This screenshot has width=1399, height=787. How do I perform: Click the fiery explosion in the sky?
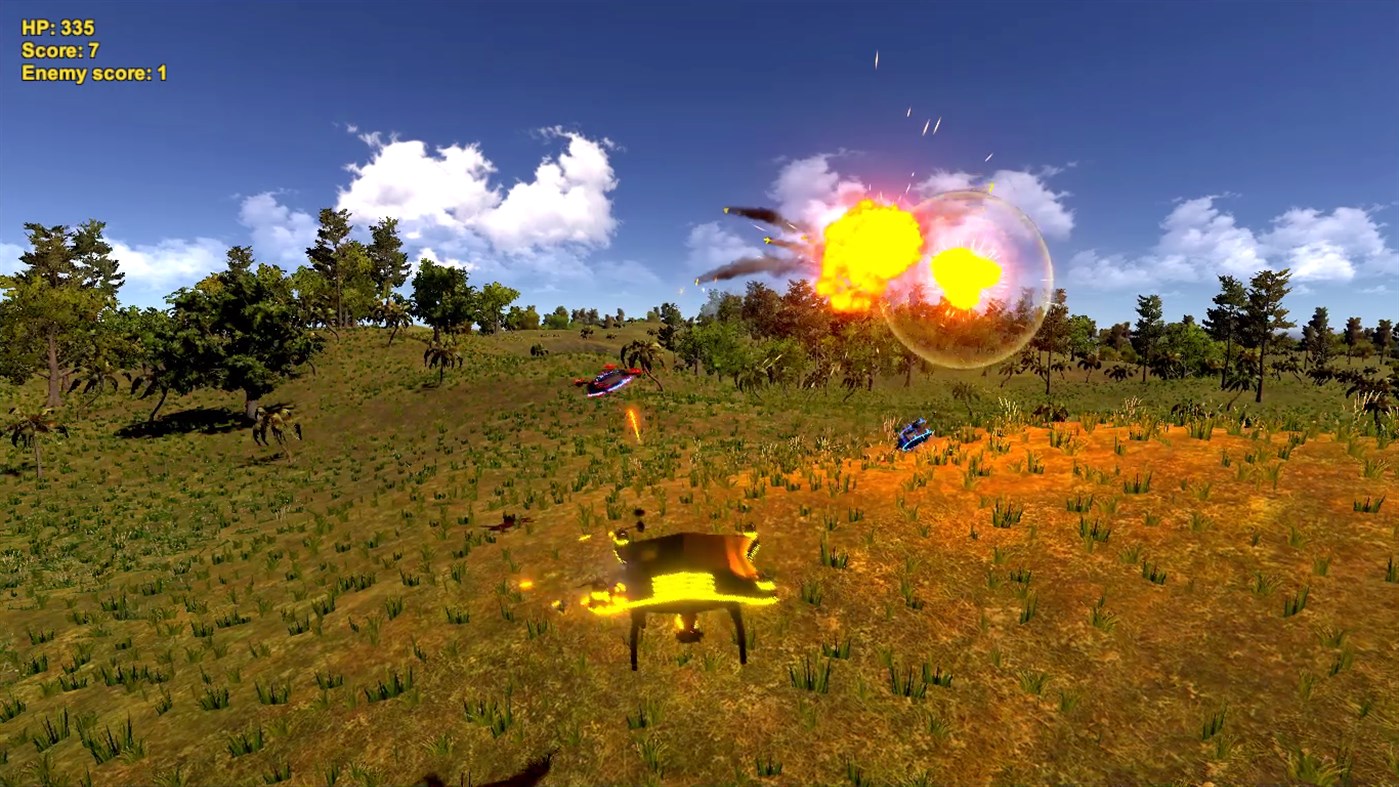[870, 245]
